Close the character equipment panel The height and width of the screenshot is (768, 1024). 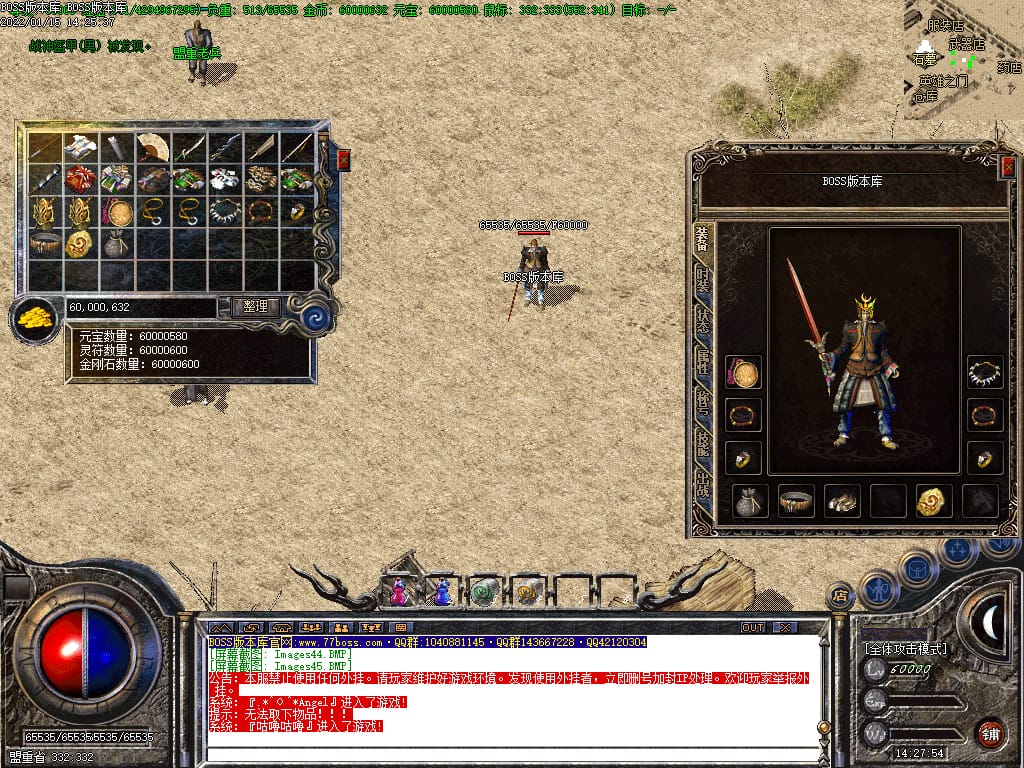click(x=1007, y=167)
